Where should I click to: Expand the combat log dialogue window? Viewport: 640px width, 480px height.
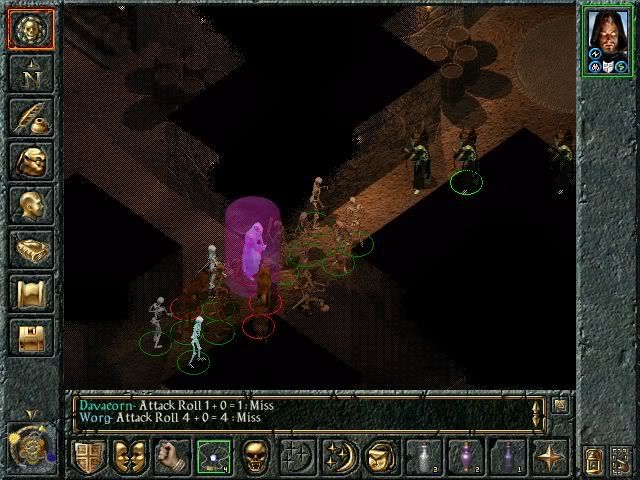tap(560, 405)
